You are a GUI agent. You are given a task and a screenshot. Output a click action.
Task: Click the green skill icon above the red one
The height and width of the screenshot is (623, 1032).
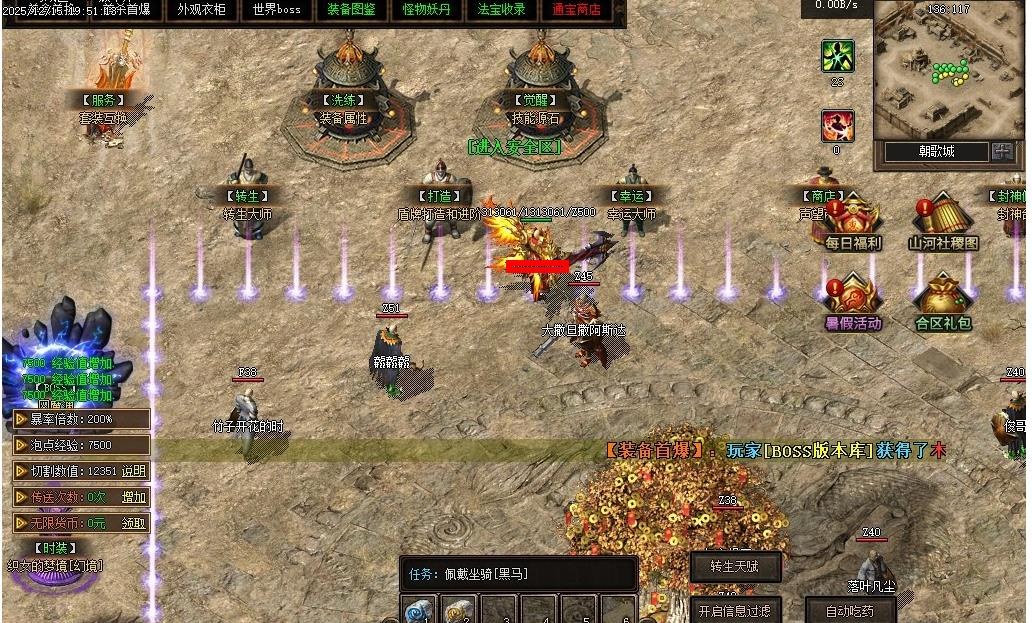tap(838, 56)
